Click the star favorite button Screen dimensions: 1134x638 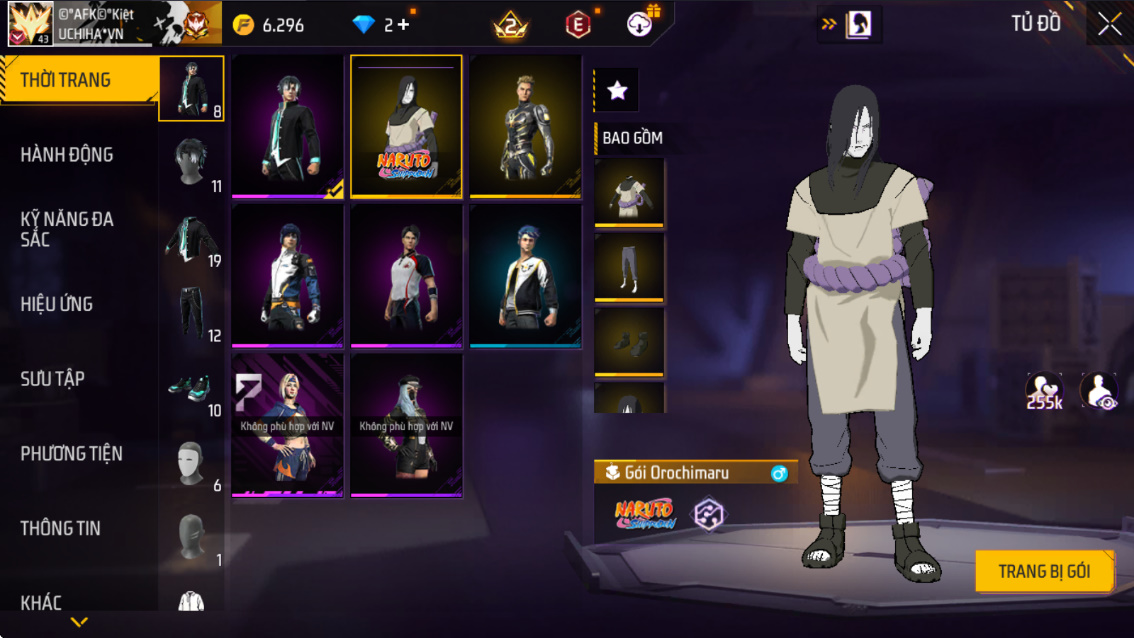pyautogui.click(x=617, y=91)
